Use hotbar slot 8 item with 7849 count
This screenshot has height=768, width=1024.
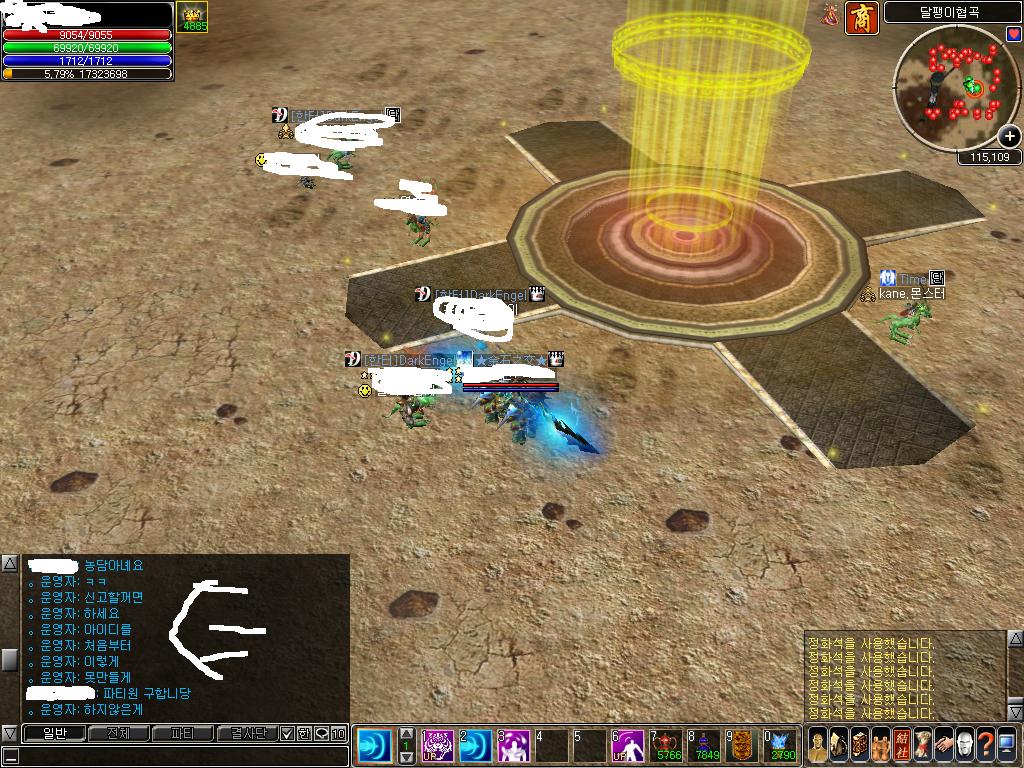coord(704,746)
